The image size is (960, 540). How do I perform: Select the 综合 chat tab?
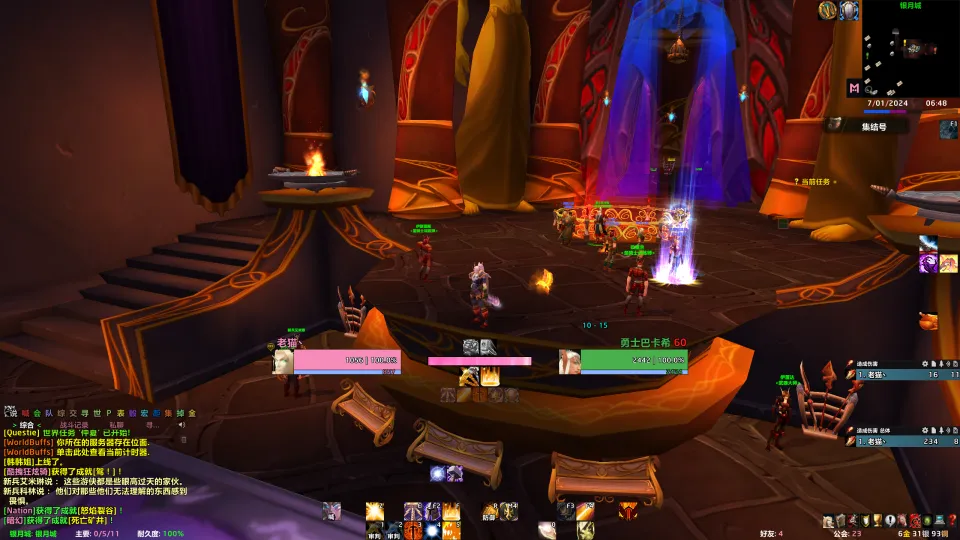pos(27,425)
